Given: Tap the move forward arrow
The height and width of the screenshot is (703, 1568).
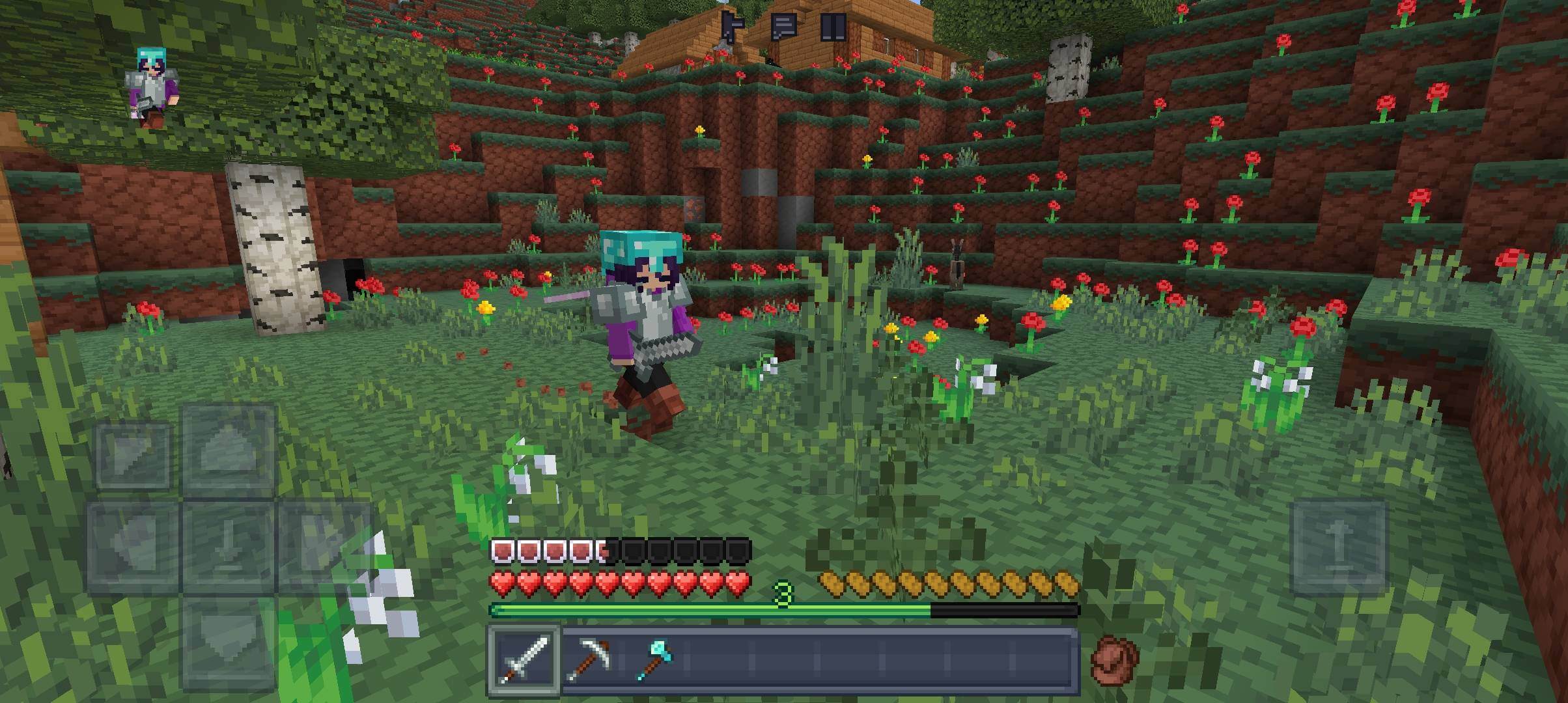Looking at the screenshot, I should (x=229, y=452).
